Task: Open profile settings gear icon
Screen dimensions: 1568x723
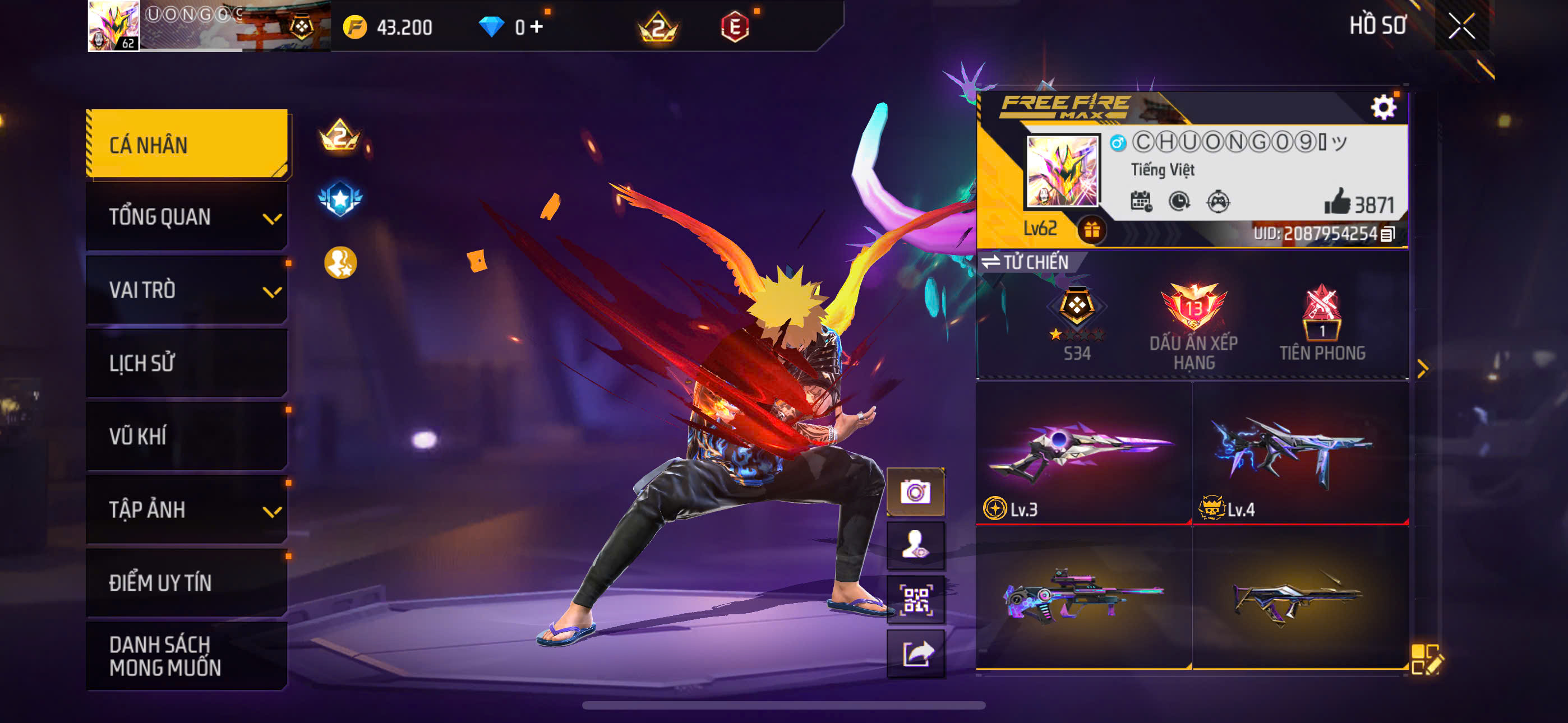Action: point(1383,108)
